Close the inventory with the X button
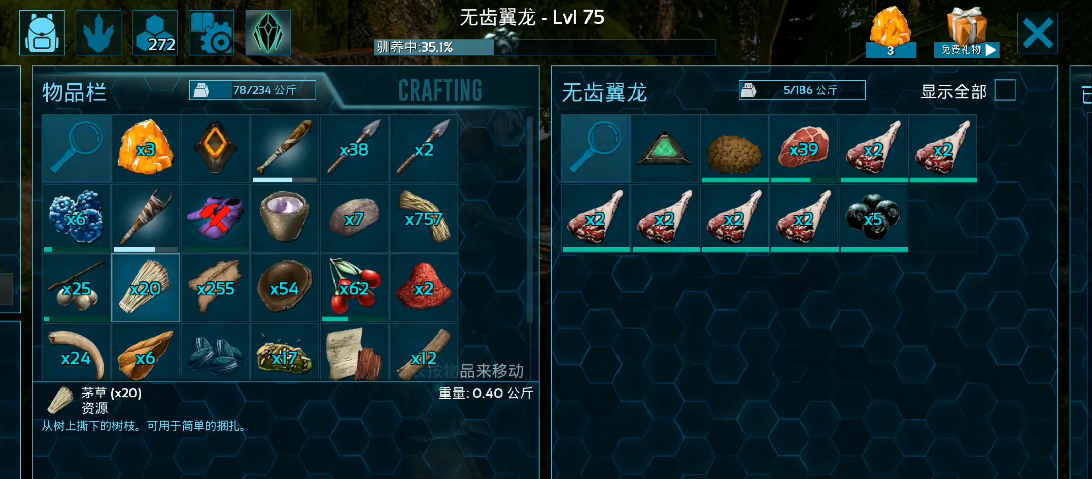Image resolution: width=1092 pixels, height=479 pixels. 1037,34
